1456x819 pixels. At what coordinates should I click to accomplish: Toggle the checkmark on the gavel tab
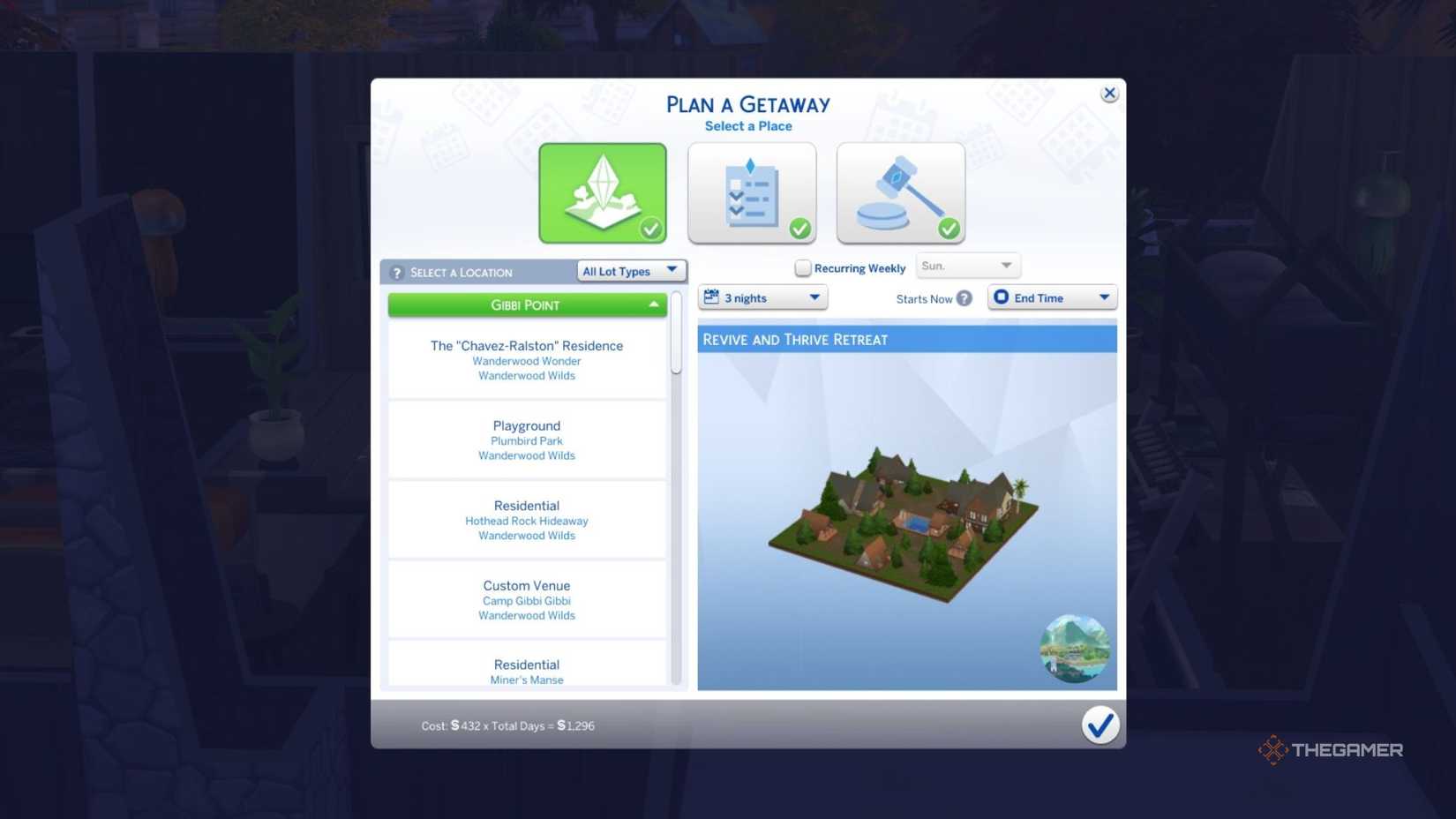click(x=948, y=229)
